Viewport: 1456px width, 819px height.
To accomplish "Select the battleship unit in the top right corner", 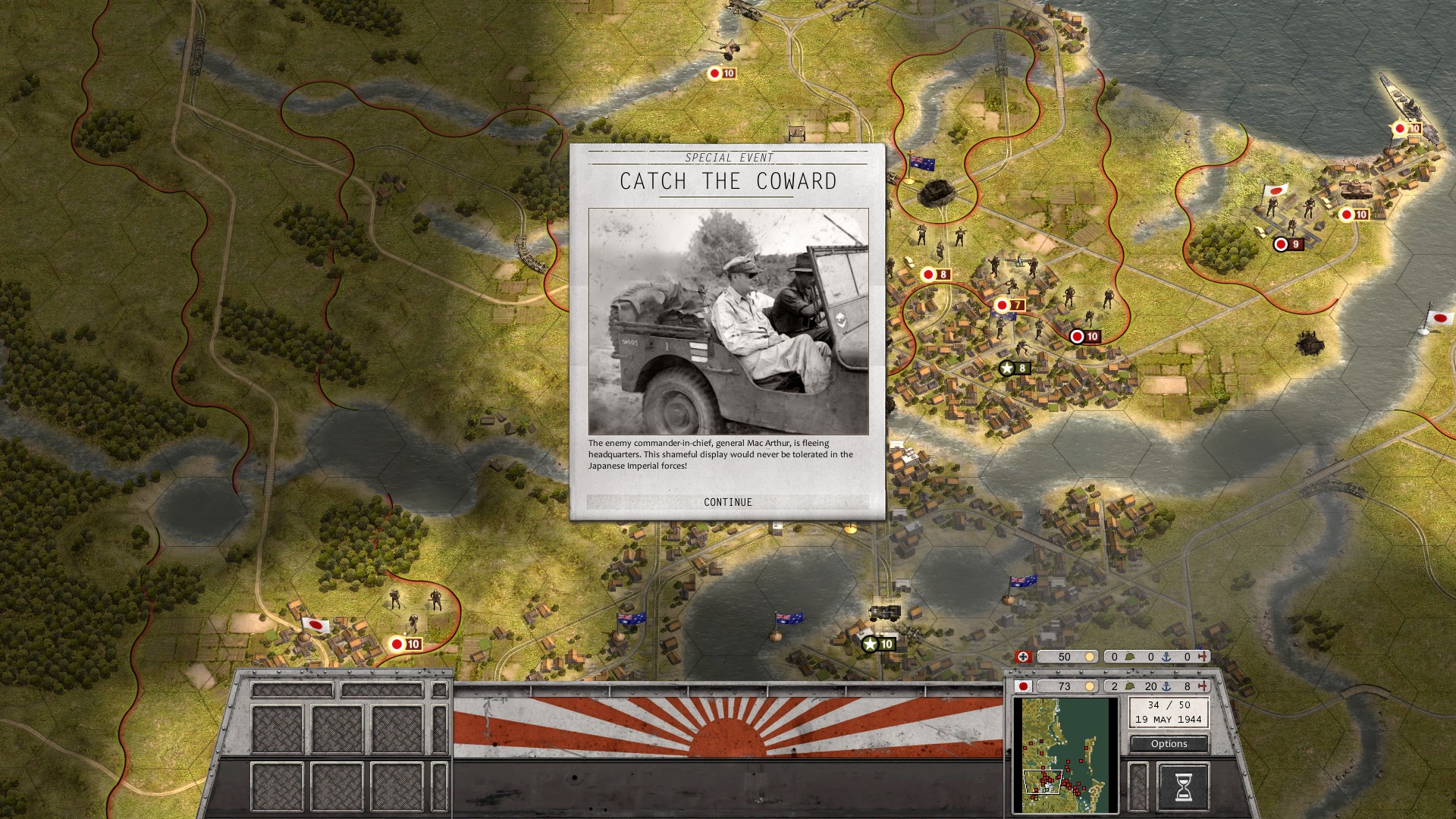I will coord(1408,102).
